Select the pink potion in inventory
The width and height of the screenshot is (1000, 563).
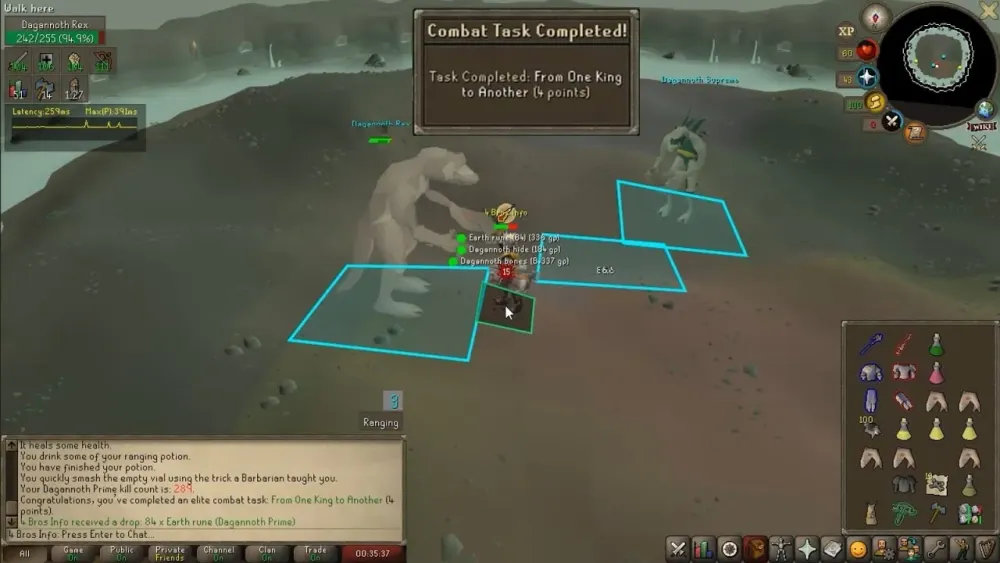click(x=936, y=373)
